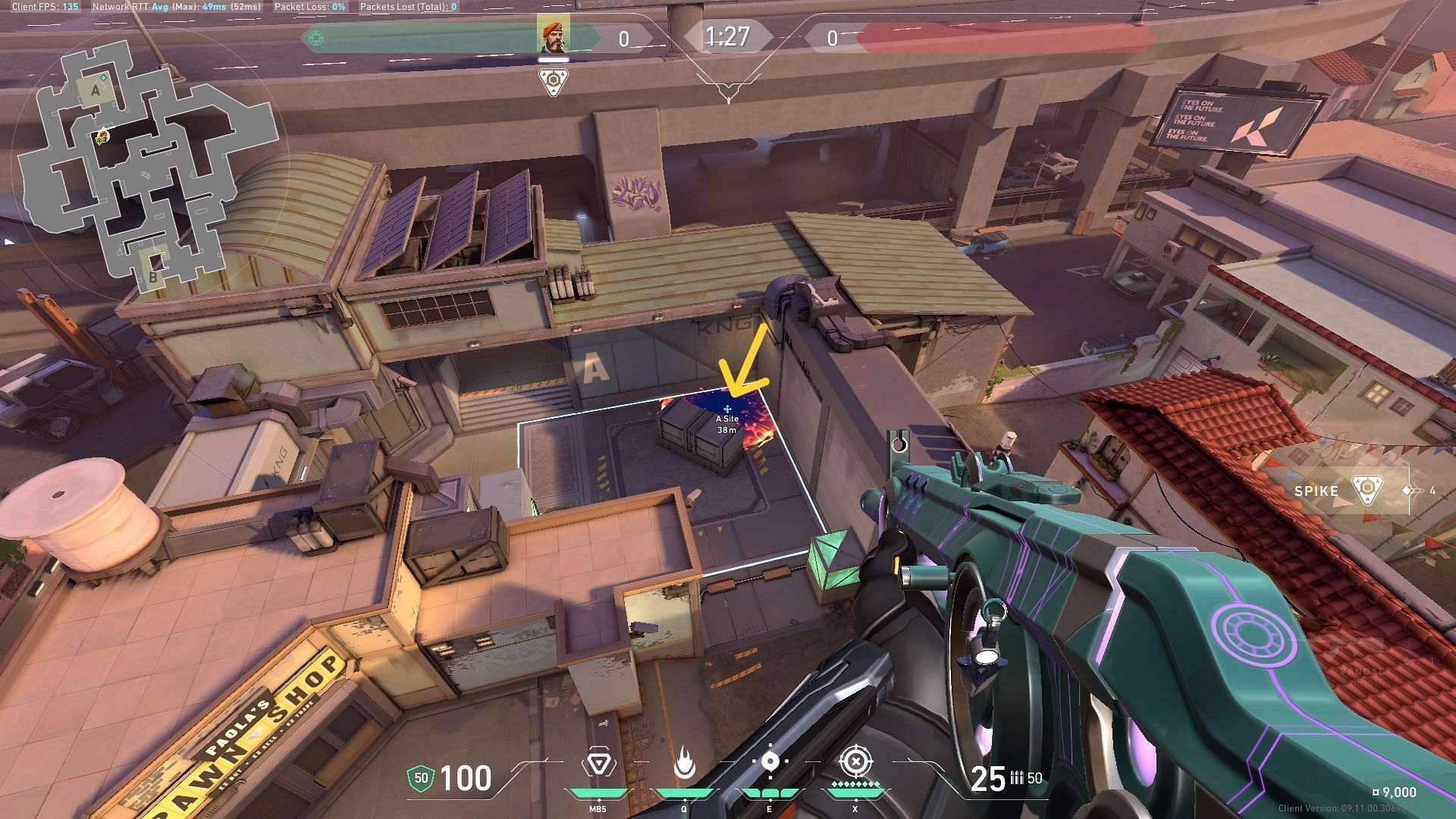Click the spike carrier icon below the portrait
The width and height of the screenshot is (1456, 819).
tap(554, 82)
